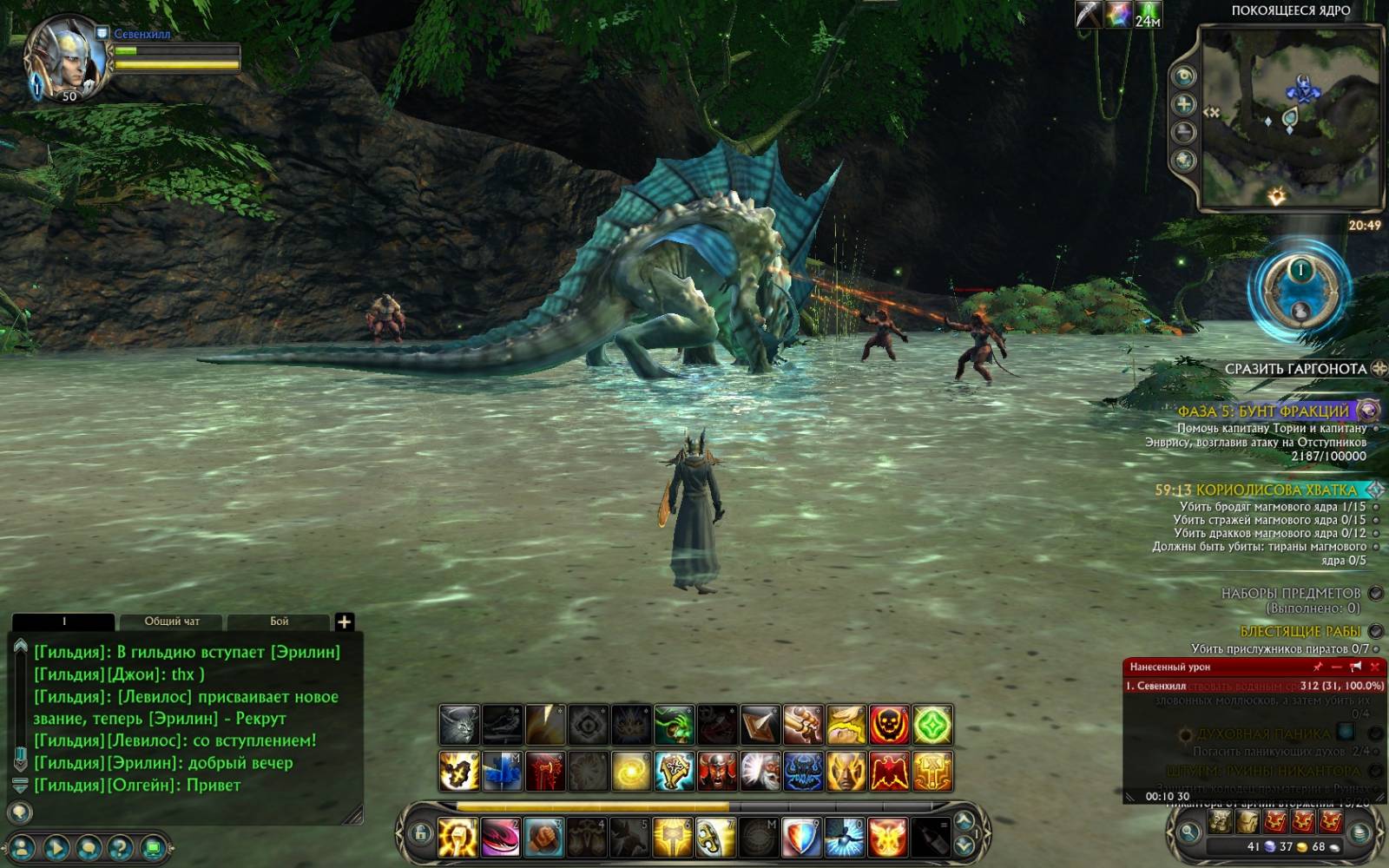Add a new chat tab with plus button
Viewport: 1389px width, 868px height.
pos(344,621)
